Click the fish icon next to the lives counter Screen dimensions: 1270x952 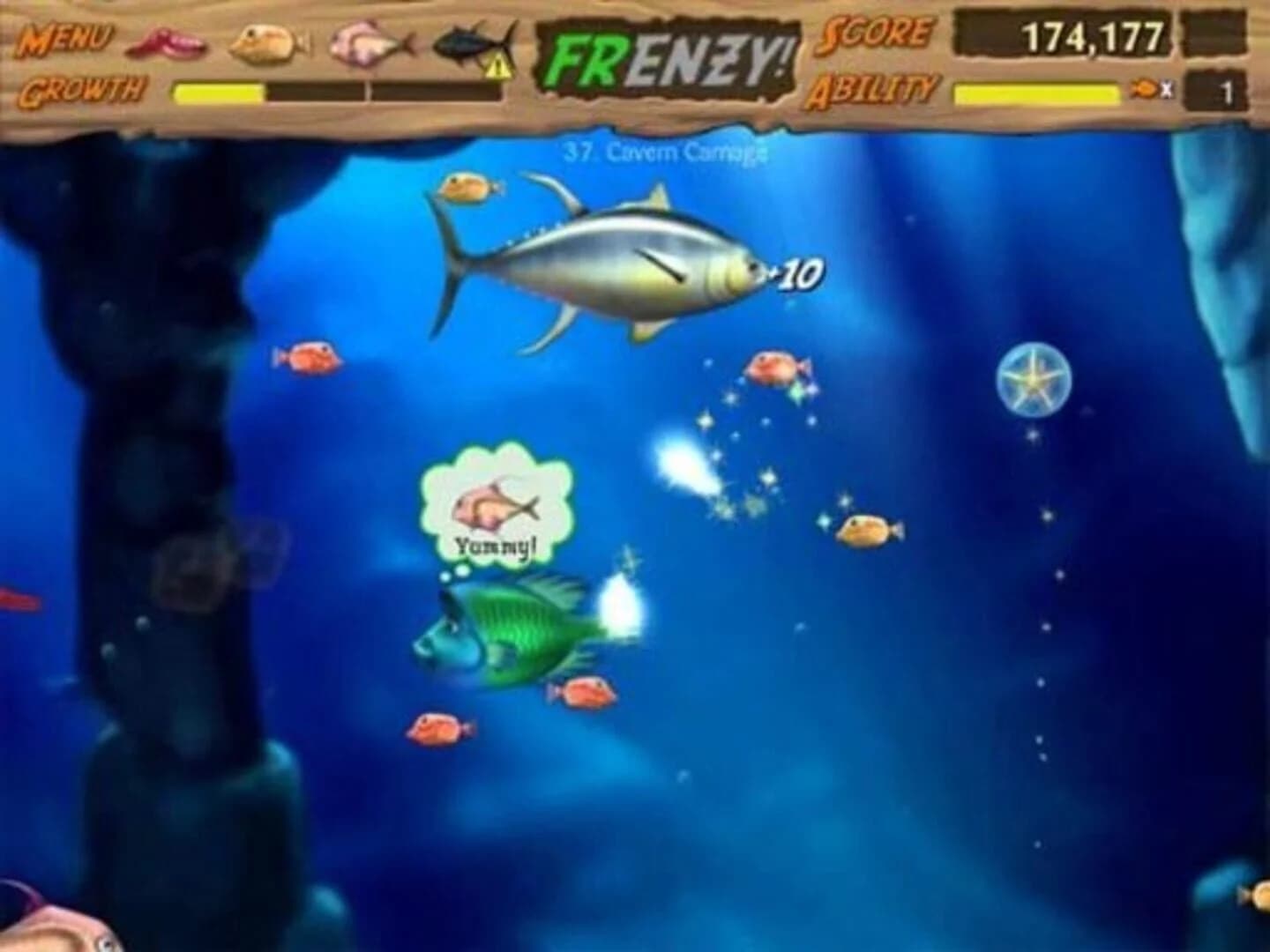(1144, 89)
